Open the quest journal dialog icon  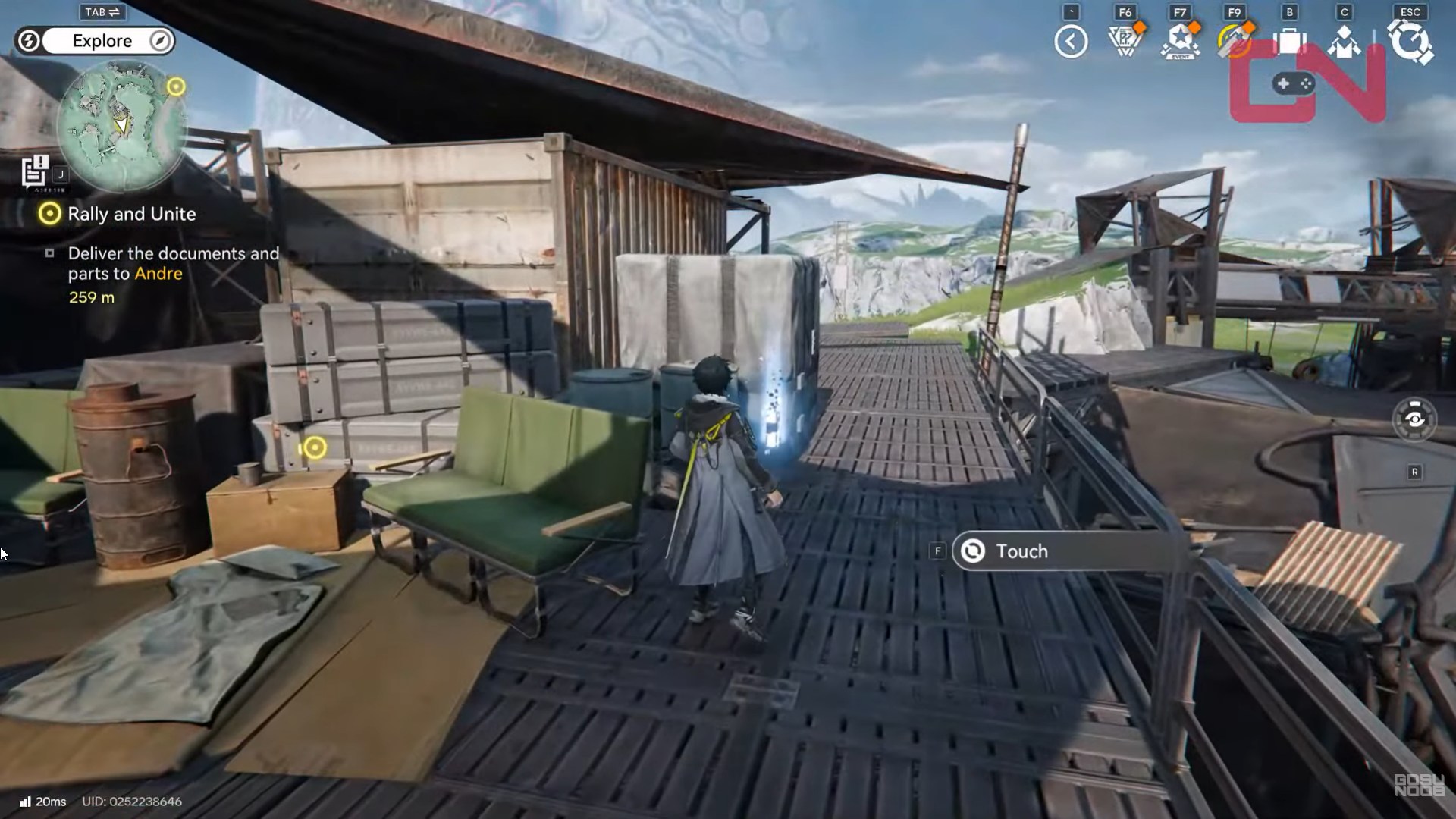click(x=33, y=172)
